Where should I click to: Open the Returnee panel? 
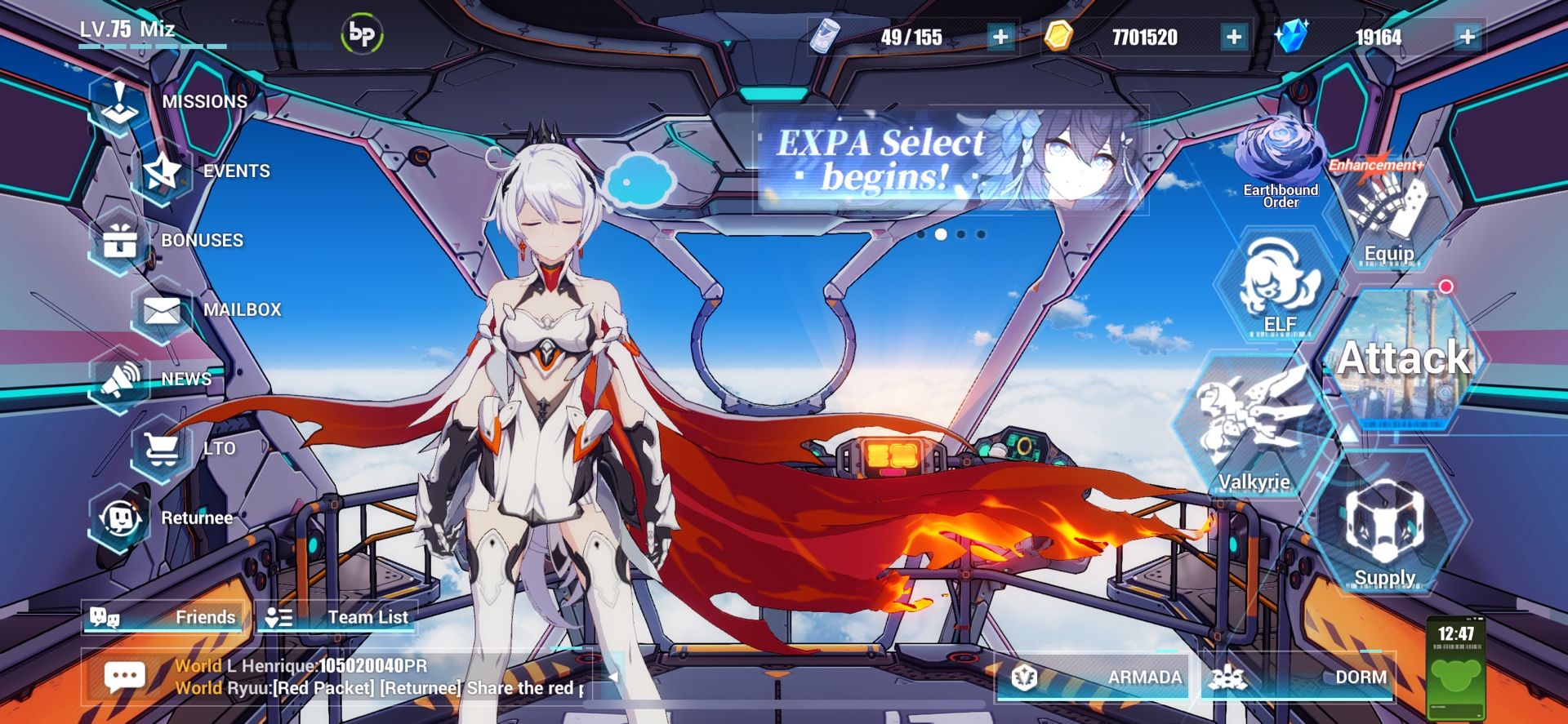click(121, 517)
